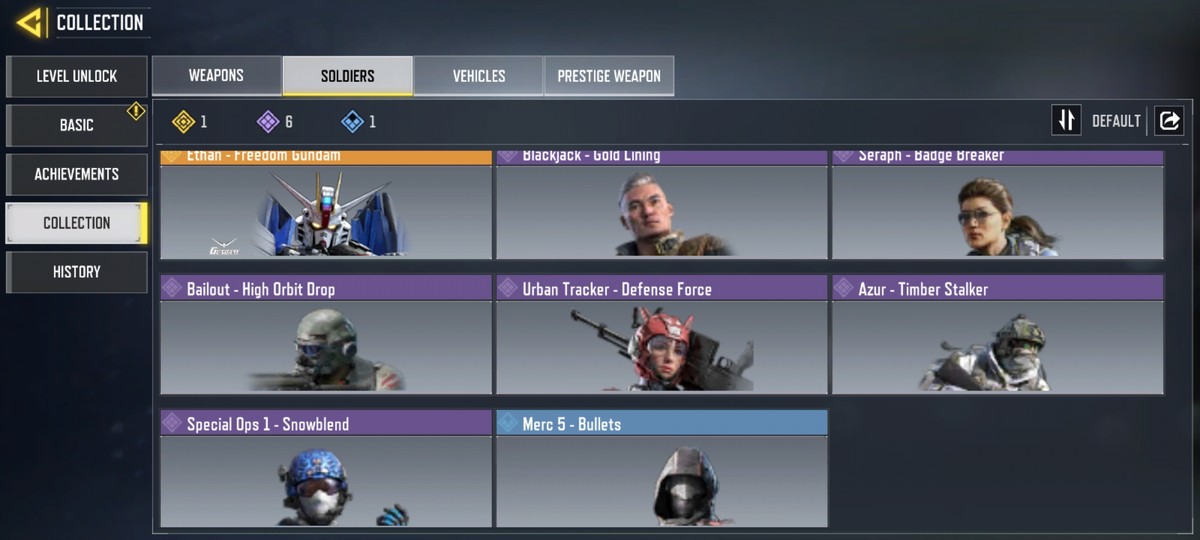Open the Achievements section
The width and height of the screenshot is (1200, 540).
(77, 174)
